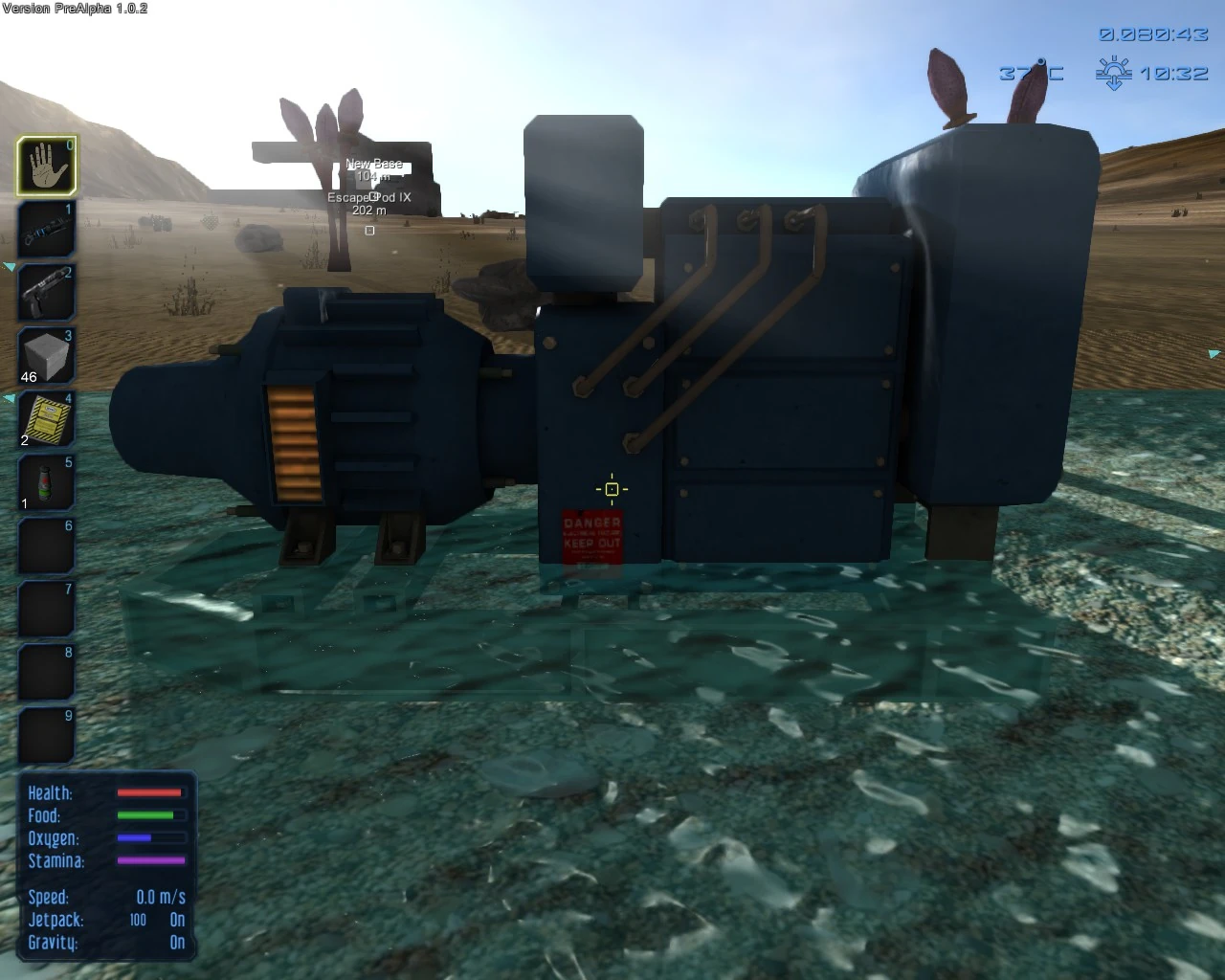Select the oxygen bottle in slot 5
Viewport: 1225px width, 980px height.
coord(44,481)
